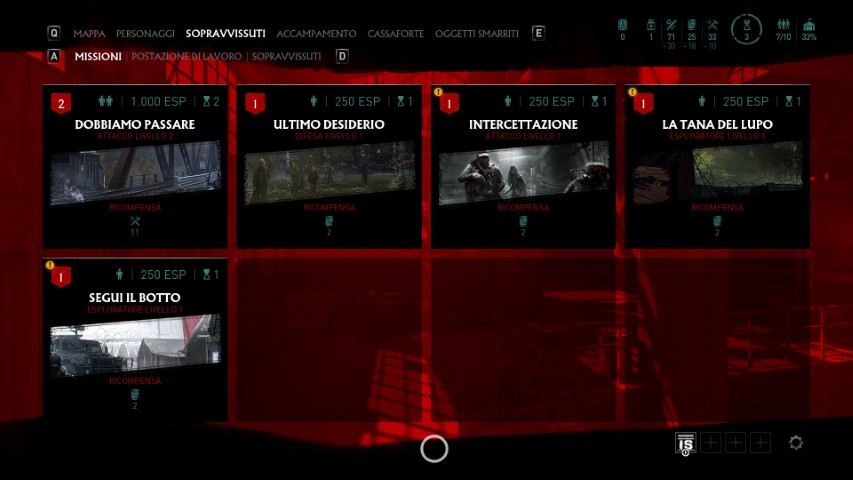Open the La Tana del Lupo mission
Viewport: 853px width, 480px height.
tap(717, 166)
